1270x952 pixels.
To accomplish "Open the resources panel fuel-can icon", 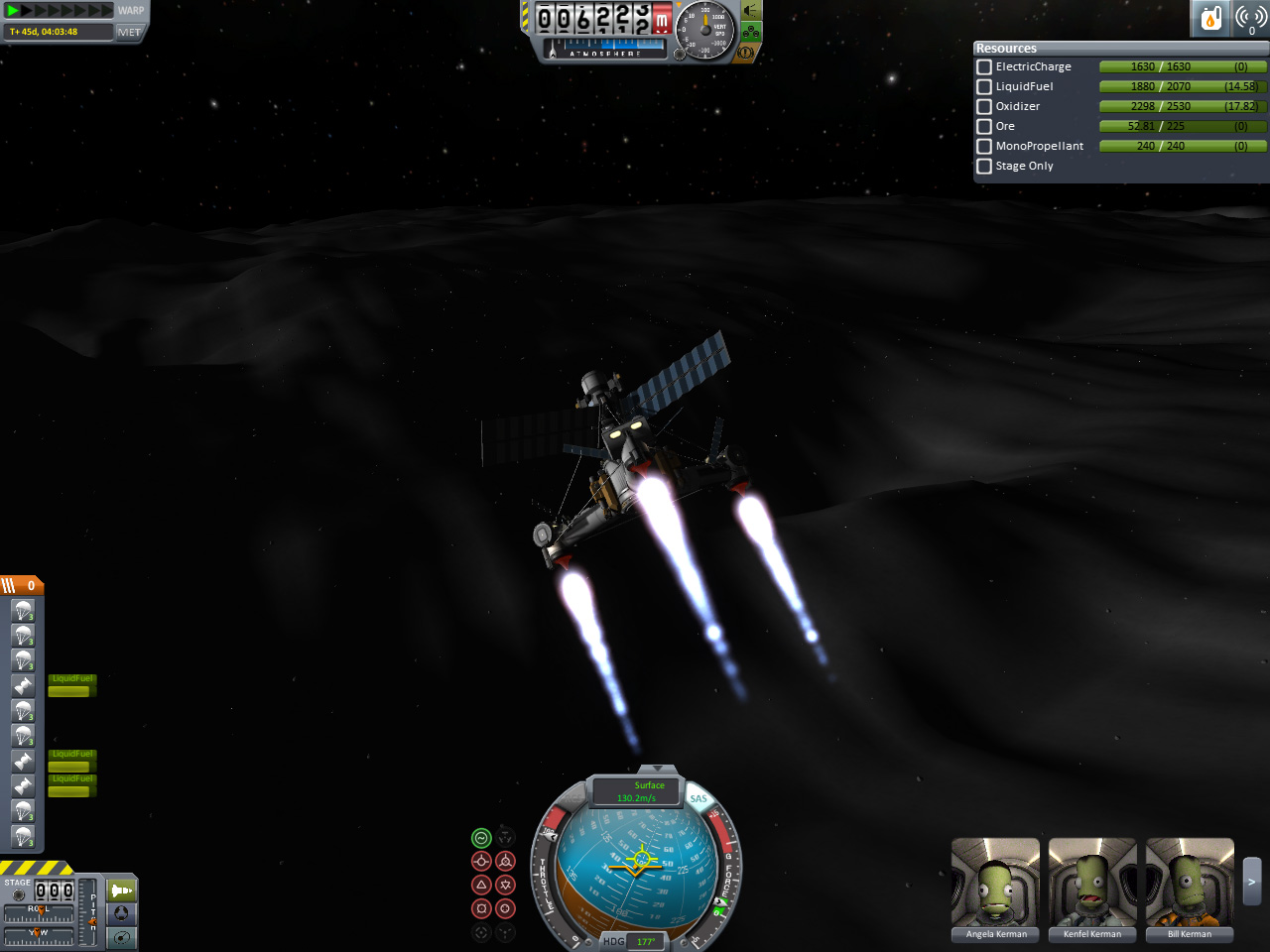I will tap(1210, 18).
